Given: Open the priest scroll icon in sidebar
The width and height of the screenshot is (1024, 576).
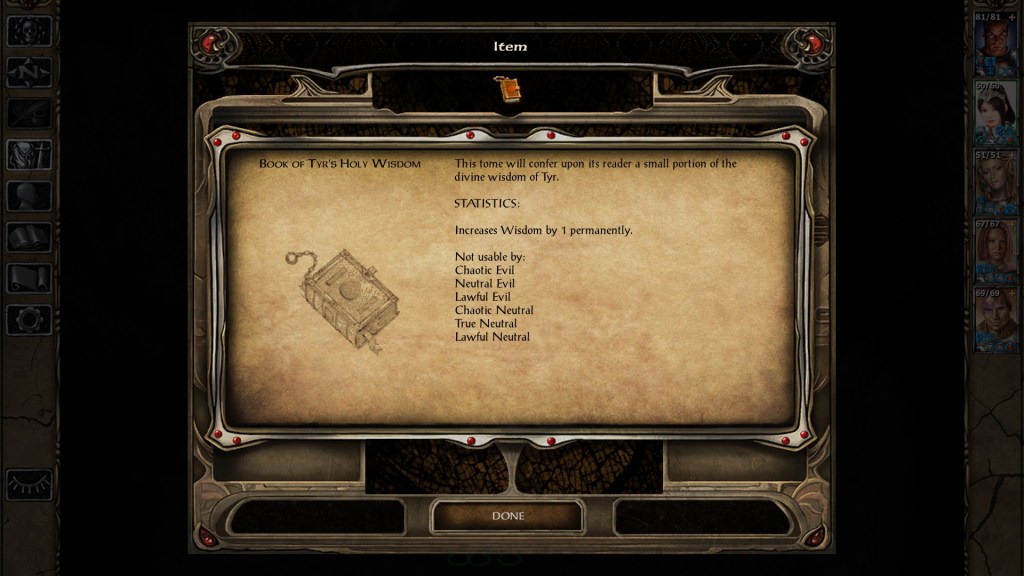Looking at the screenshot, I should coord(29,278).
